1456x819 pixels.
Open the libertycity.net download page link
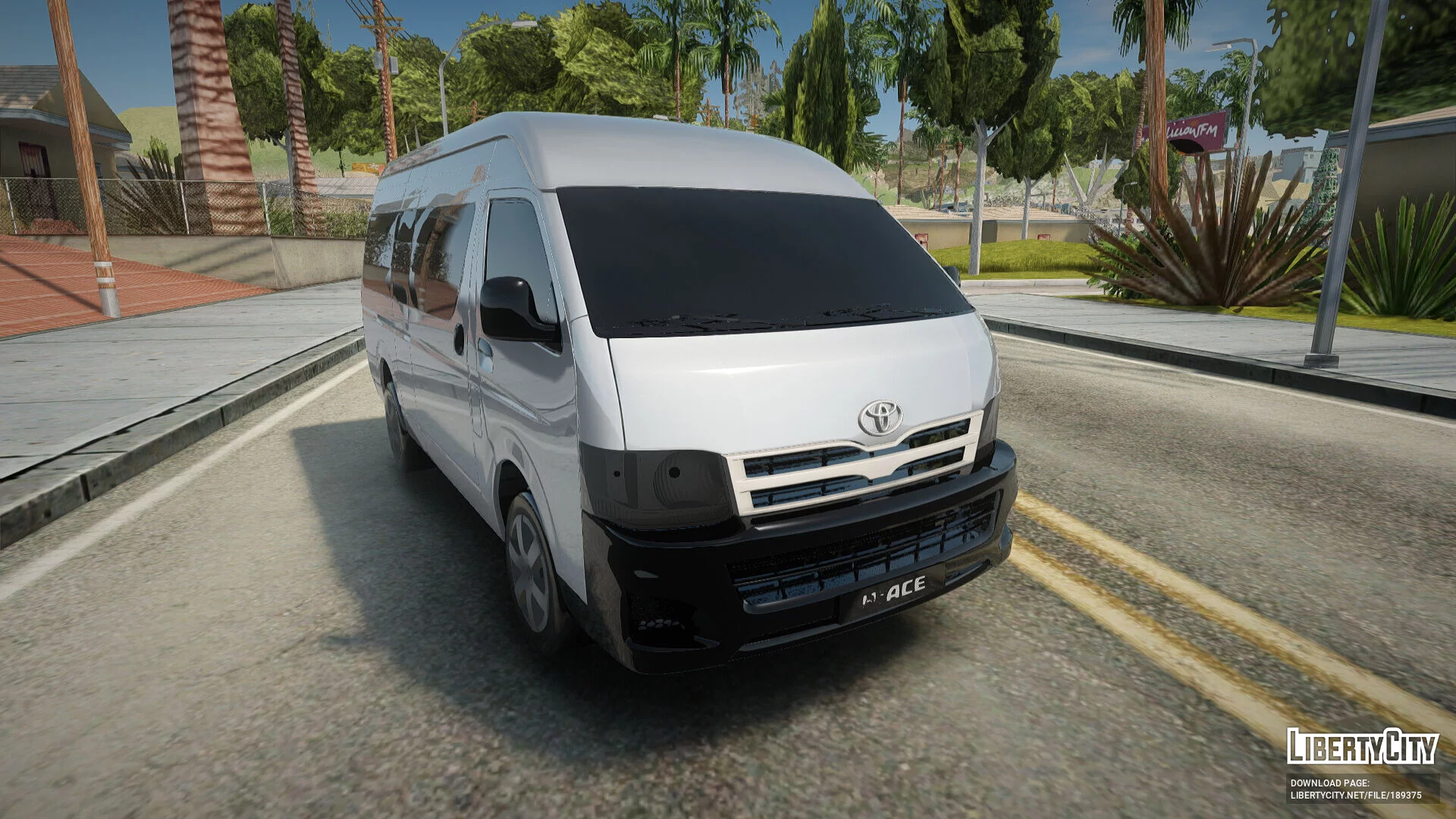[1355, 795]
